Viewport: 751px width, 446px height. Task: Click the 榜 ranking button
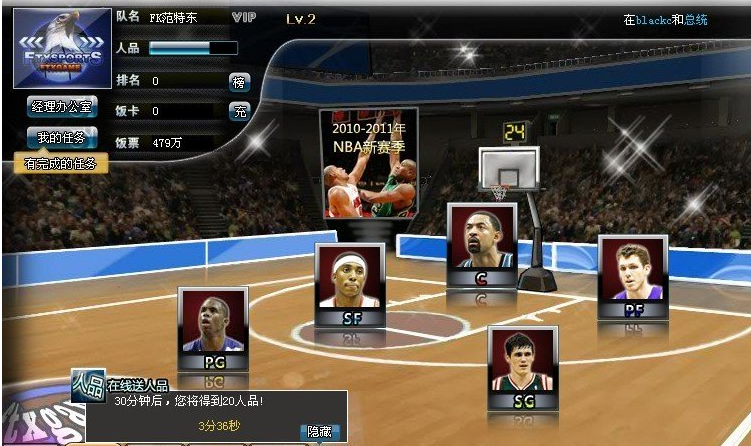(x=239, y=82)
